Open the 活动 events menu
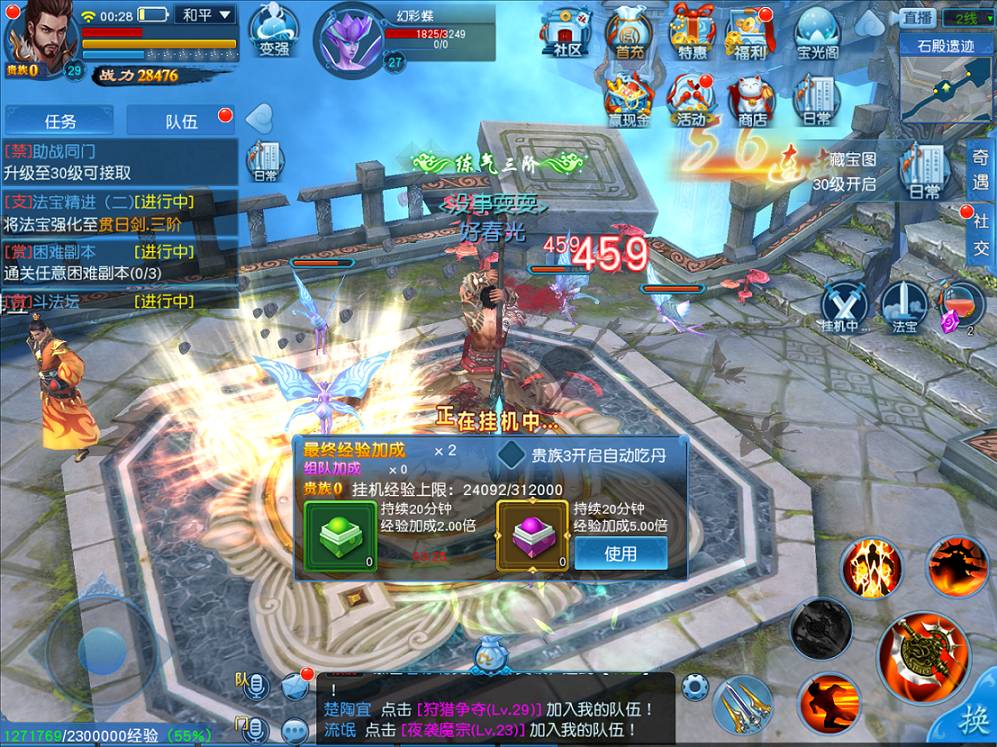 [691, 100]
